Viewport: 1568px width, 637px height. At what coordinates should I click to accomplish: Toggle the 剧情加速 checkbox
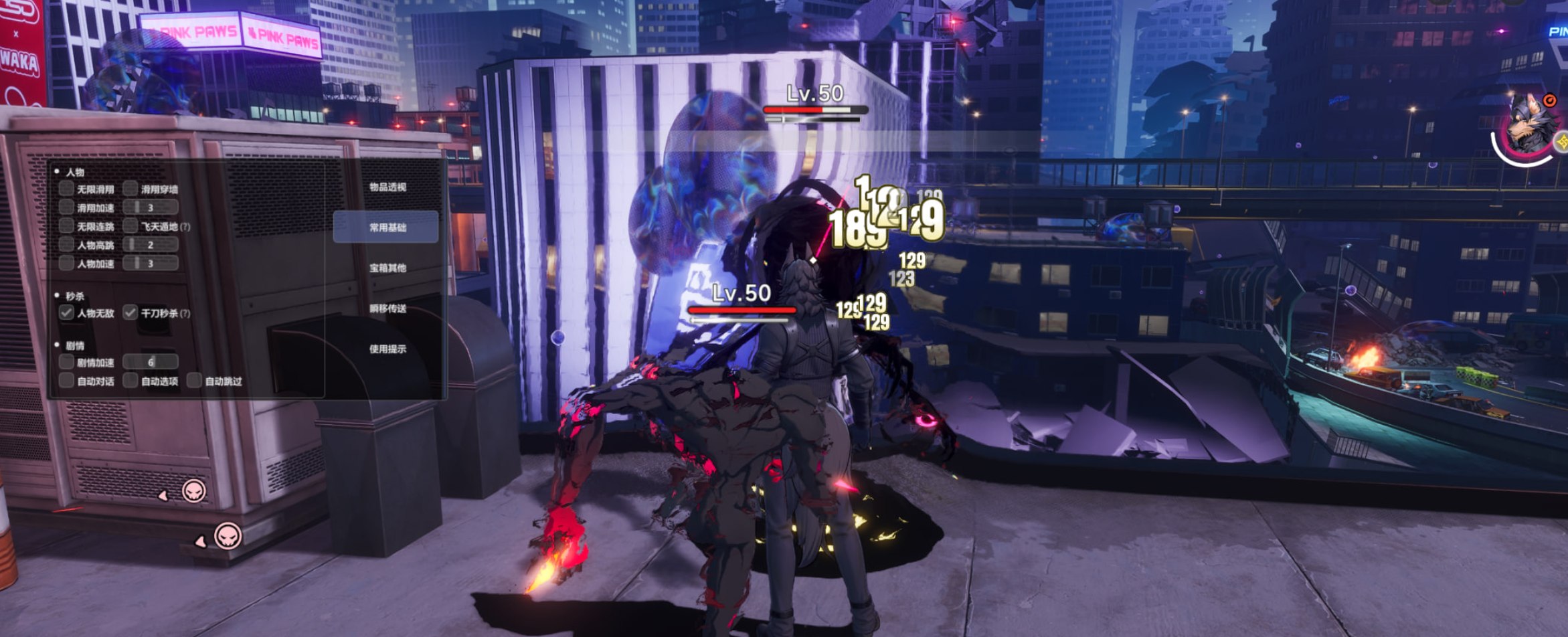point(66,362)
